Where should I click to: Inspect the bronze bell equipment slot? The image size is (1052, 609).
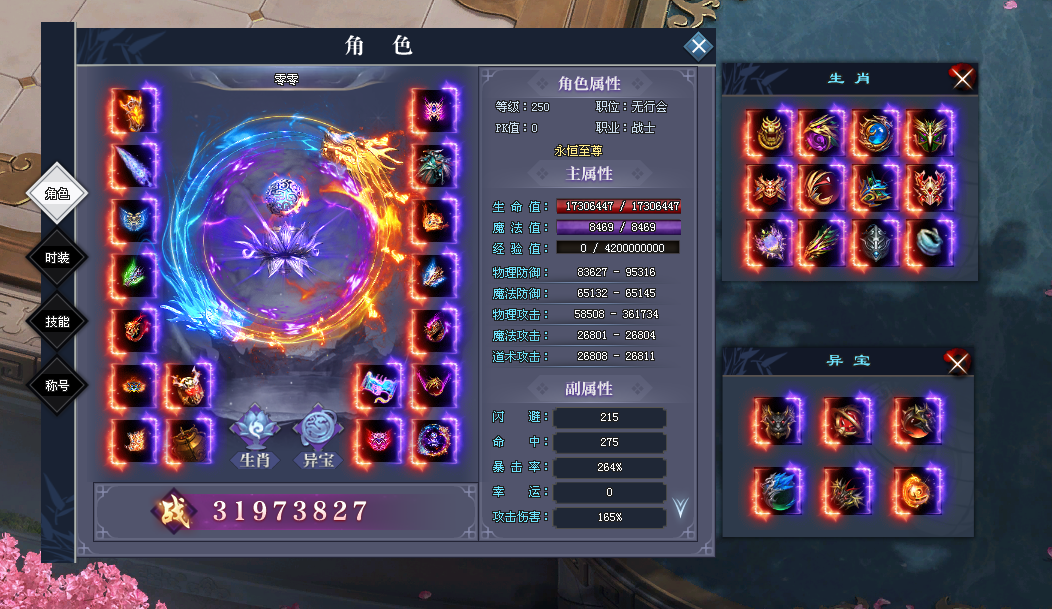pos(187,440)
